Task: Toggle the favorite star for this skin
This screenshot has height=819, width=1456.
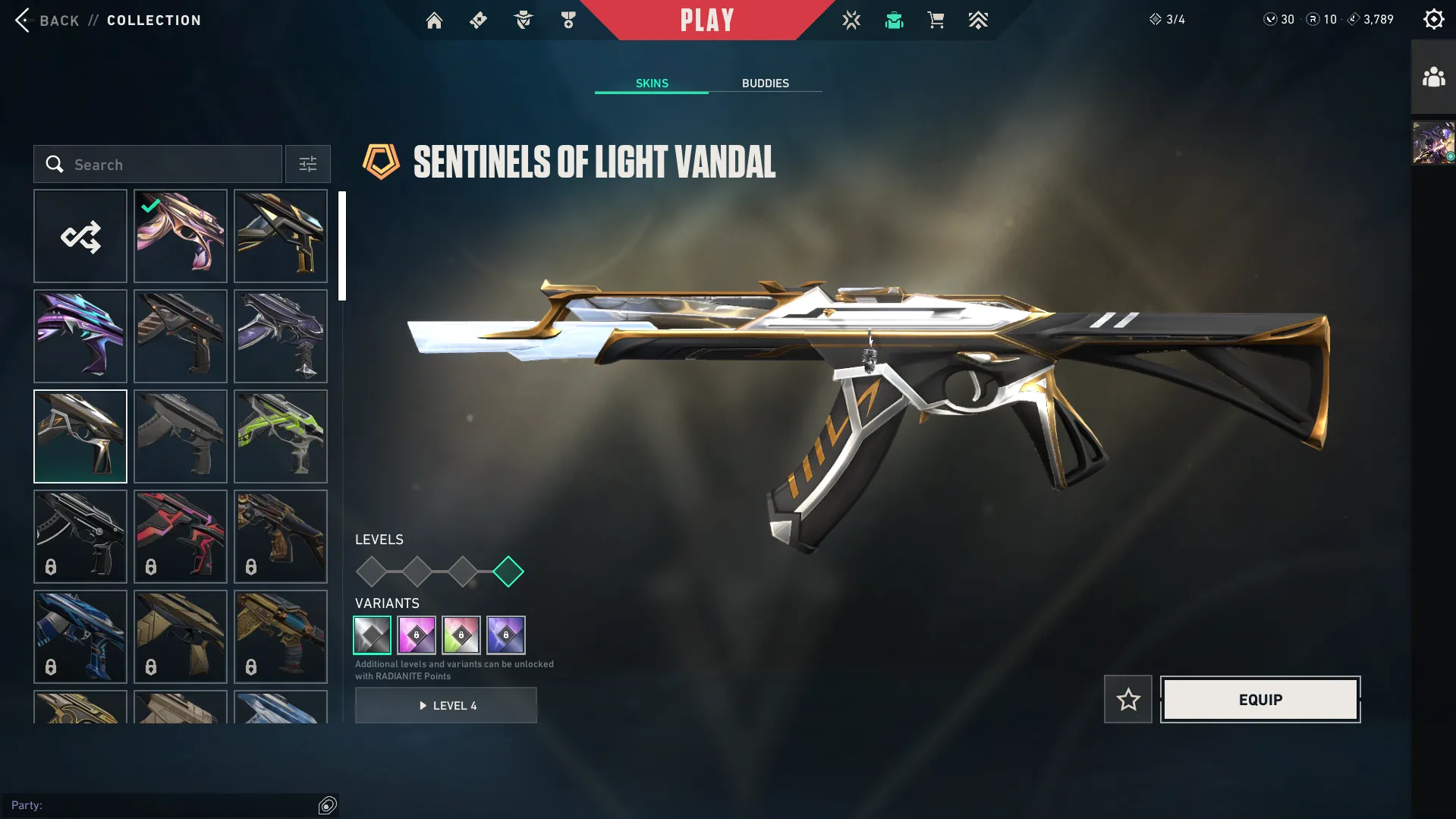Action: (1127, 699)
